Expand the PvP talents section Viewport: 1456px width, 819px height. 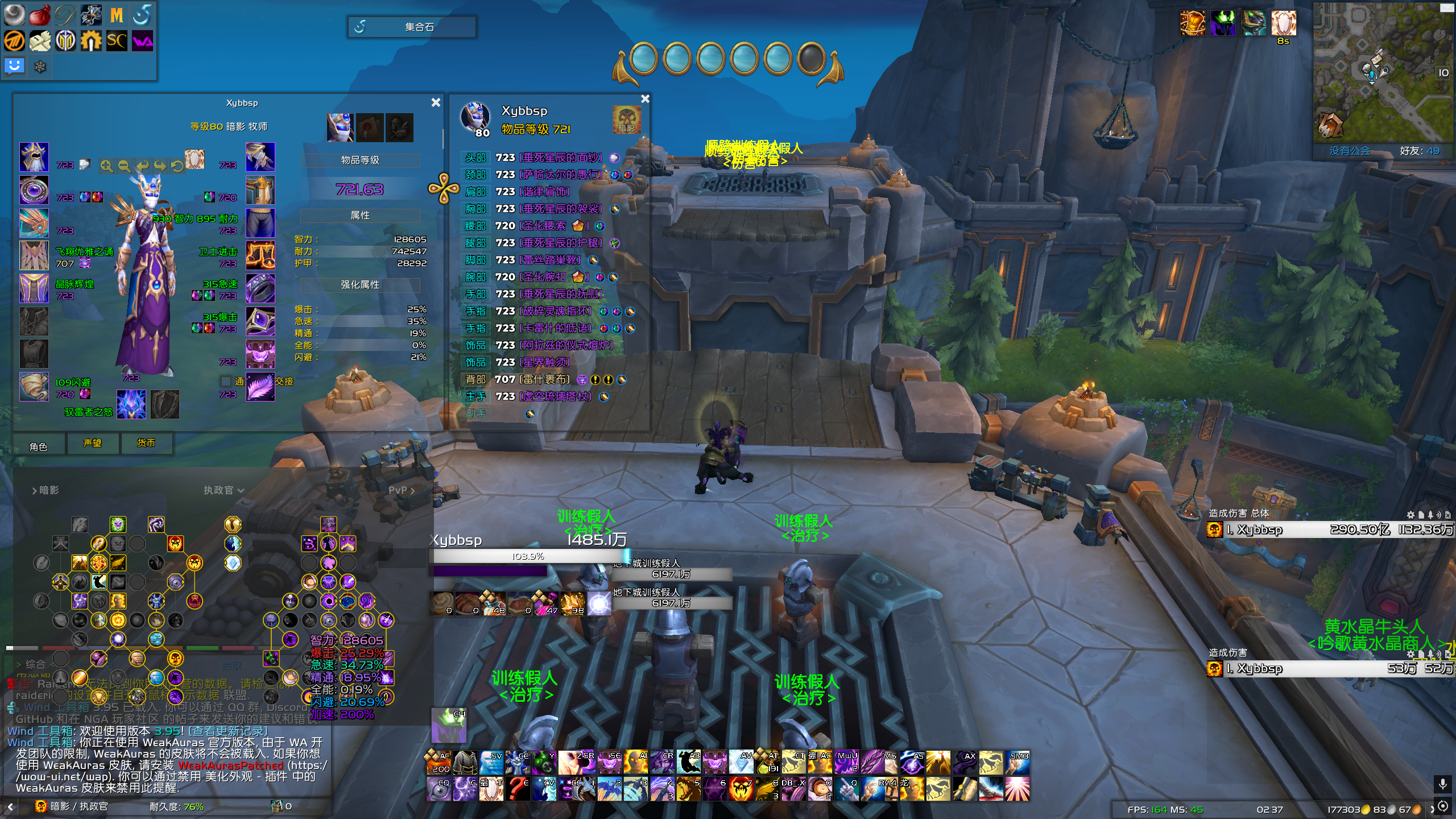401,490
